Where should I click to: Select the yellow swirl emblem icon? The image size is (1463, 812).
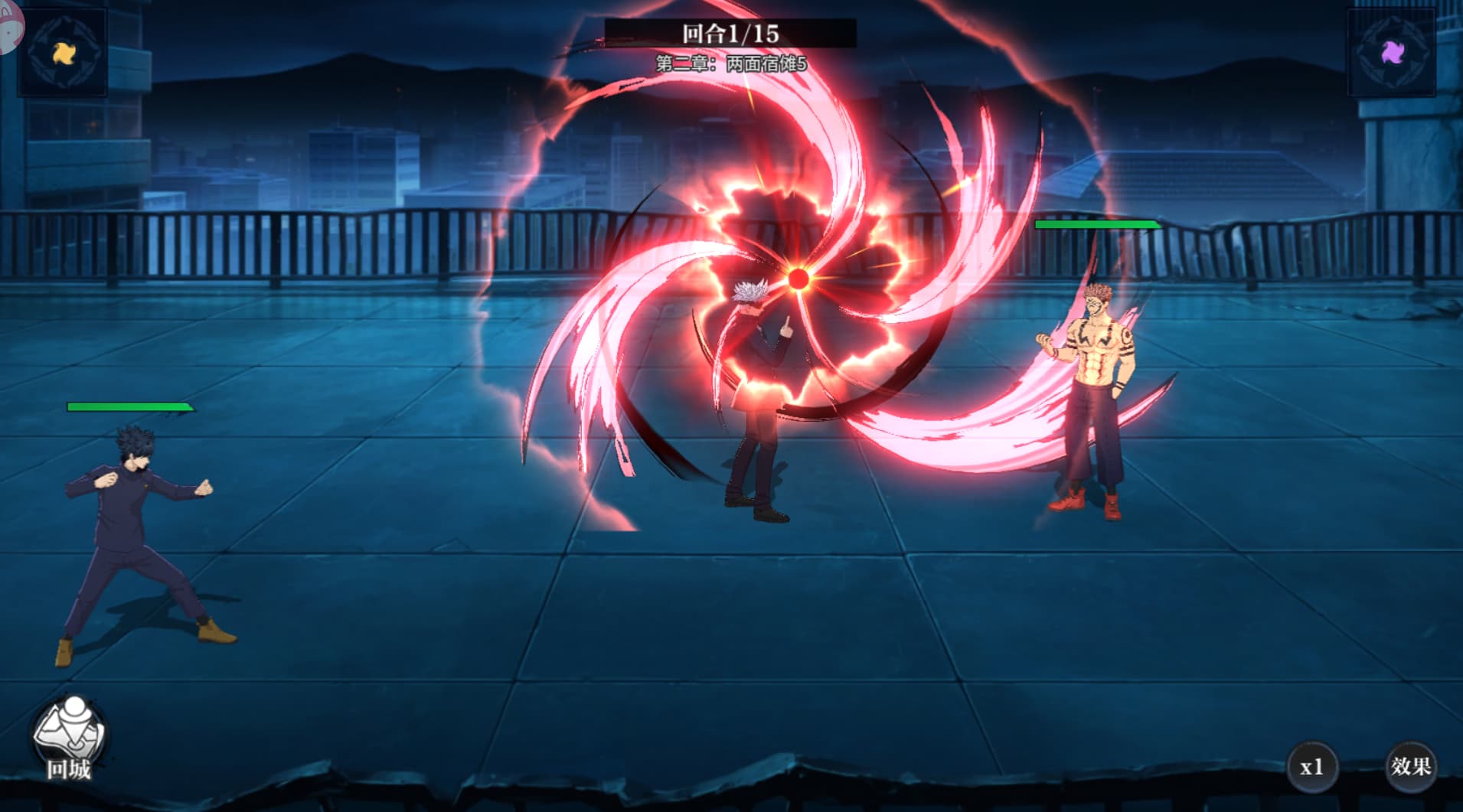pyautogui.click(x=62, y=52)
